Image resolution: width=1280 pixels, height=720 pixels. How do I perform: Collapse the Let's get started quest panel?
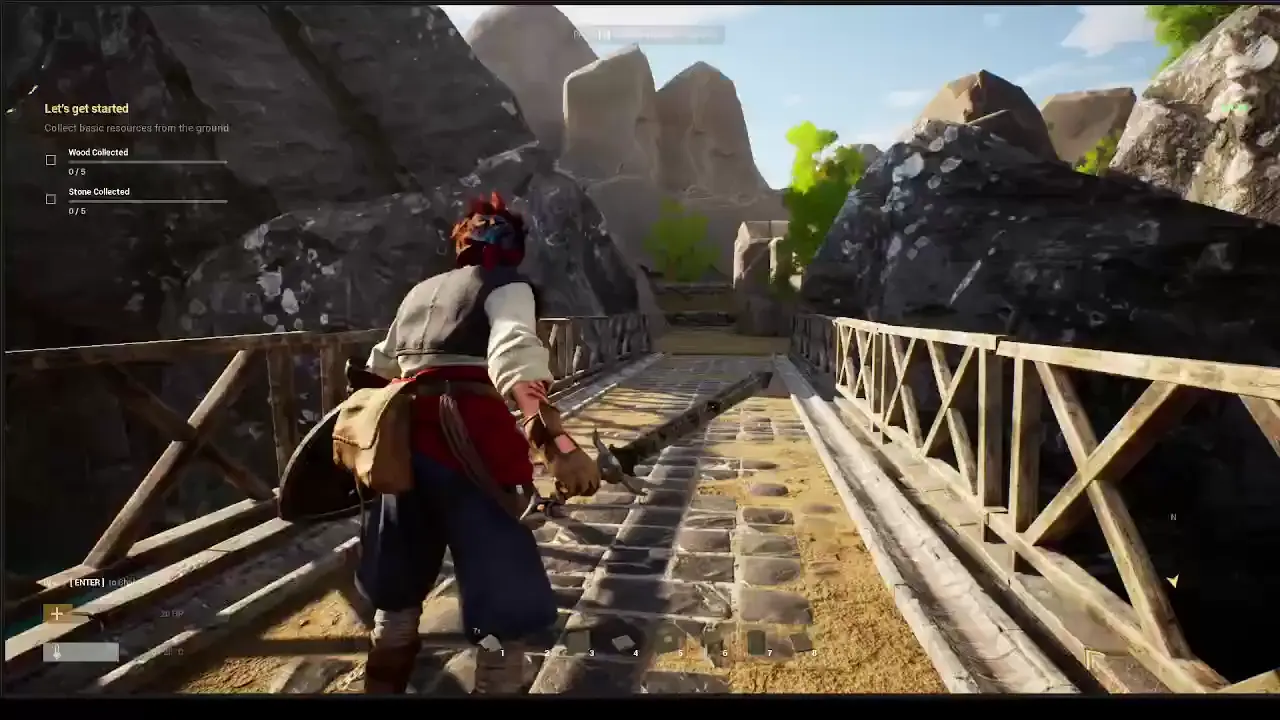pyautogui.click(x=87, y=108)
